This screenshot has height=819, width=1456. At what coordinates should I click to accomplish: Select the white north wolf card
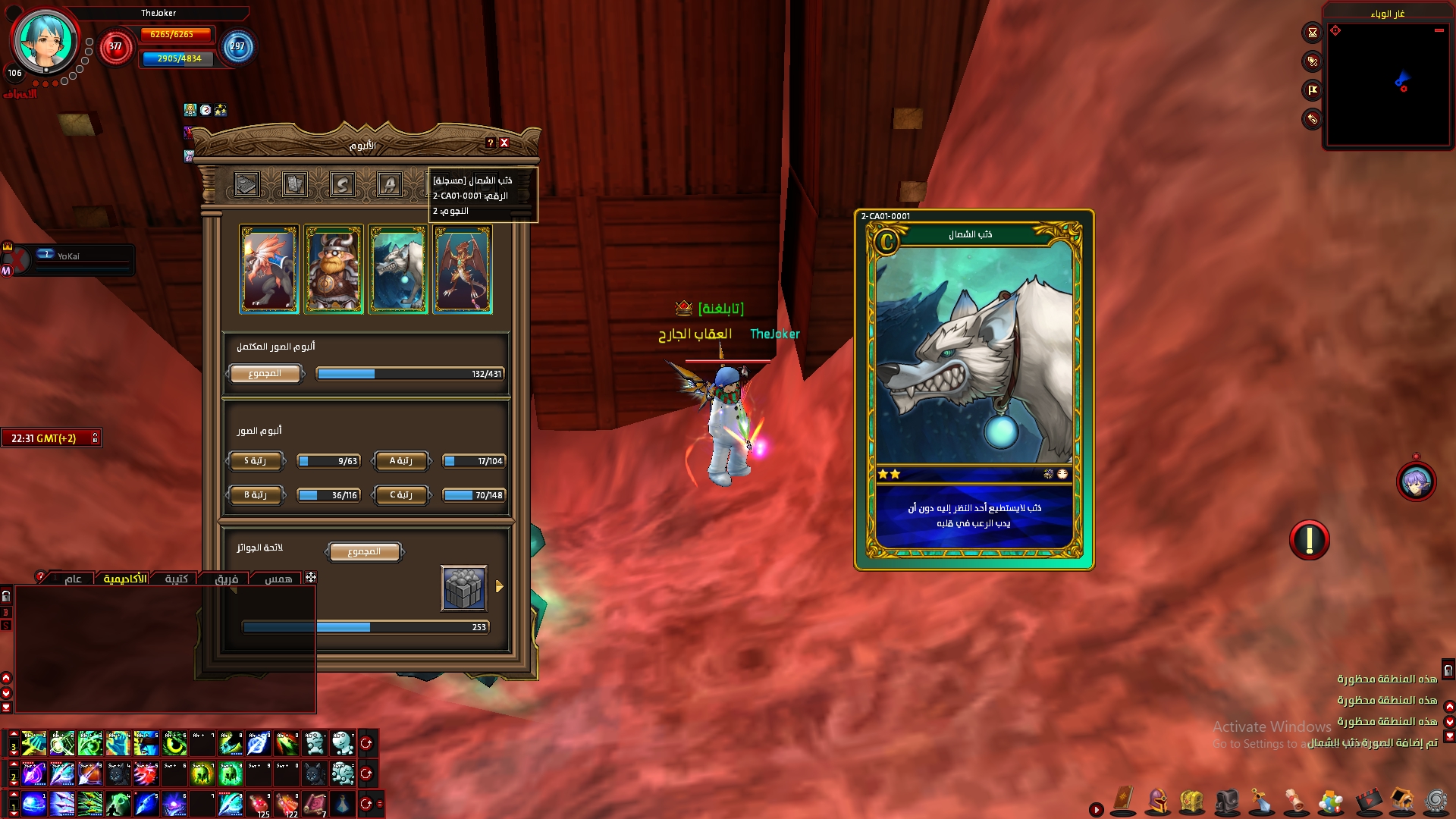pyautogui.click(x=398, y=269)
